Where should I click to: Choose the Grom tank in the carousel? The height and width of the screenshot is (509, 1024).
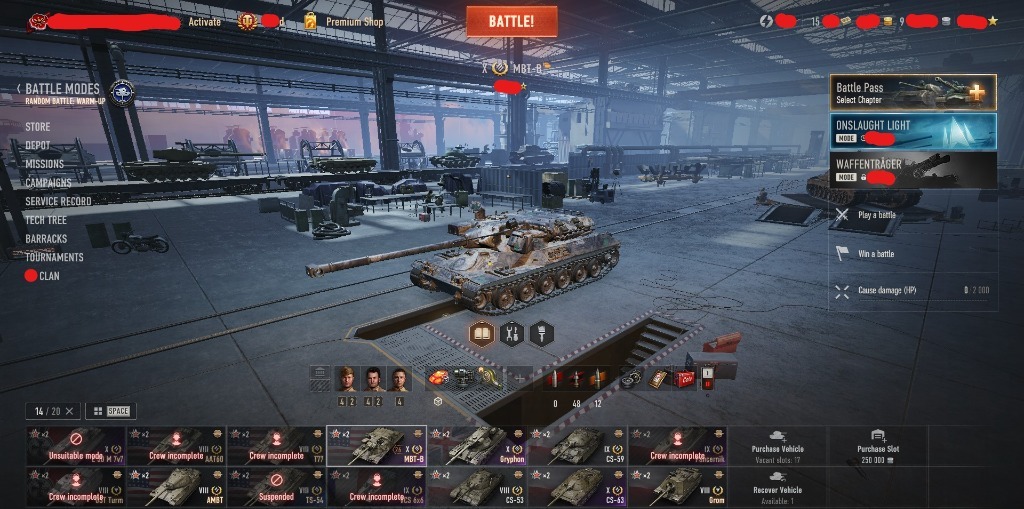pyautogui.click(x=678, y=485)
